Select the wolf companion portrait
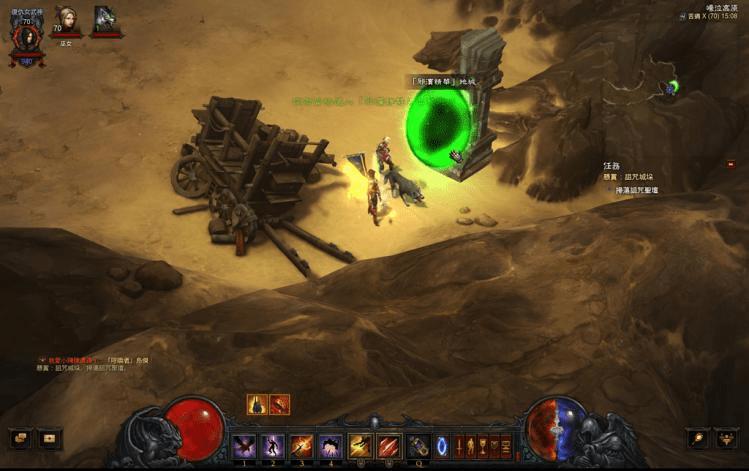 [x=106, y=20]
